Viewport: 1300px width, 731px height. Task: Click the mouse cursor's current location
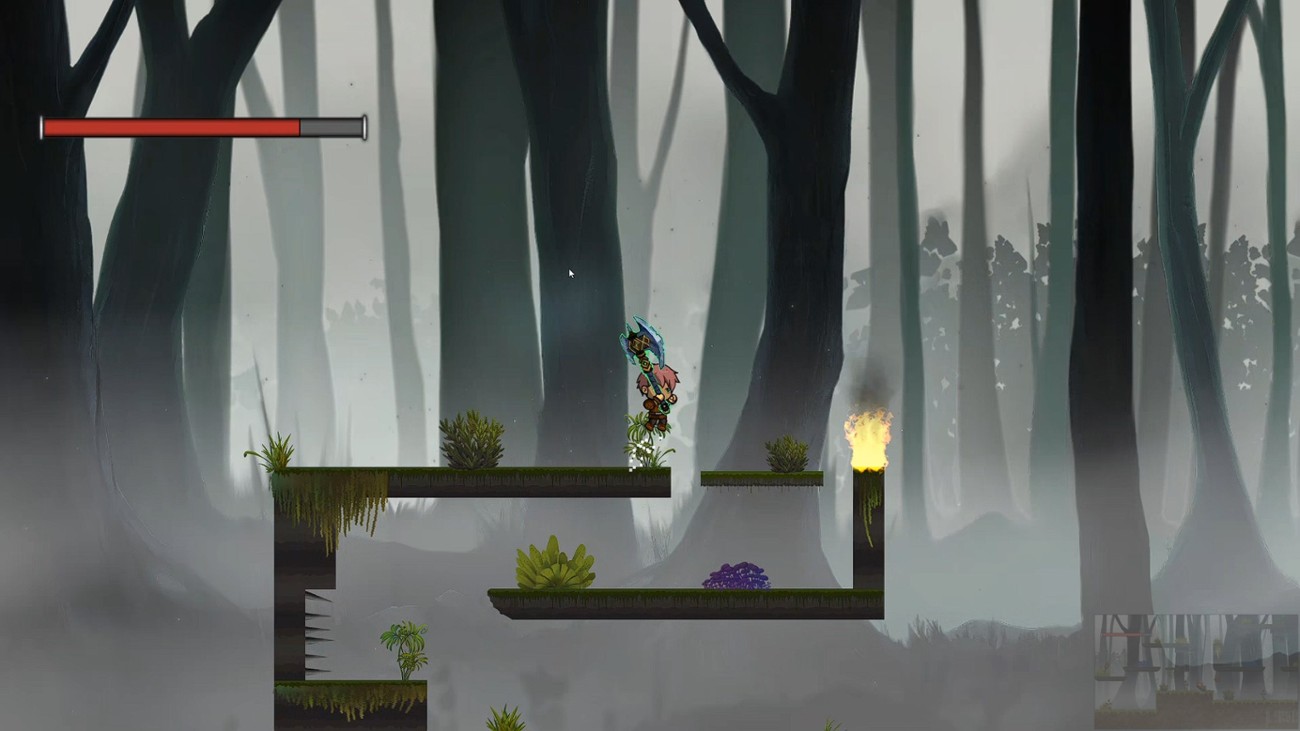coord(570,272)
